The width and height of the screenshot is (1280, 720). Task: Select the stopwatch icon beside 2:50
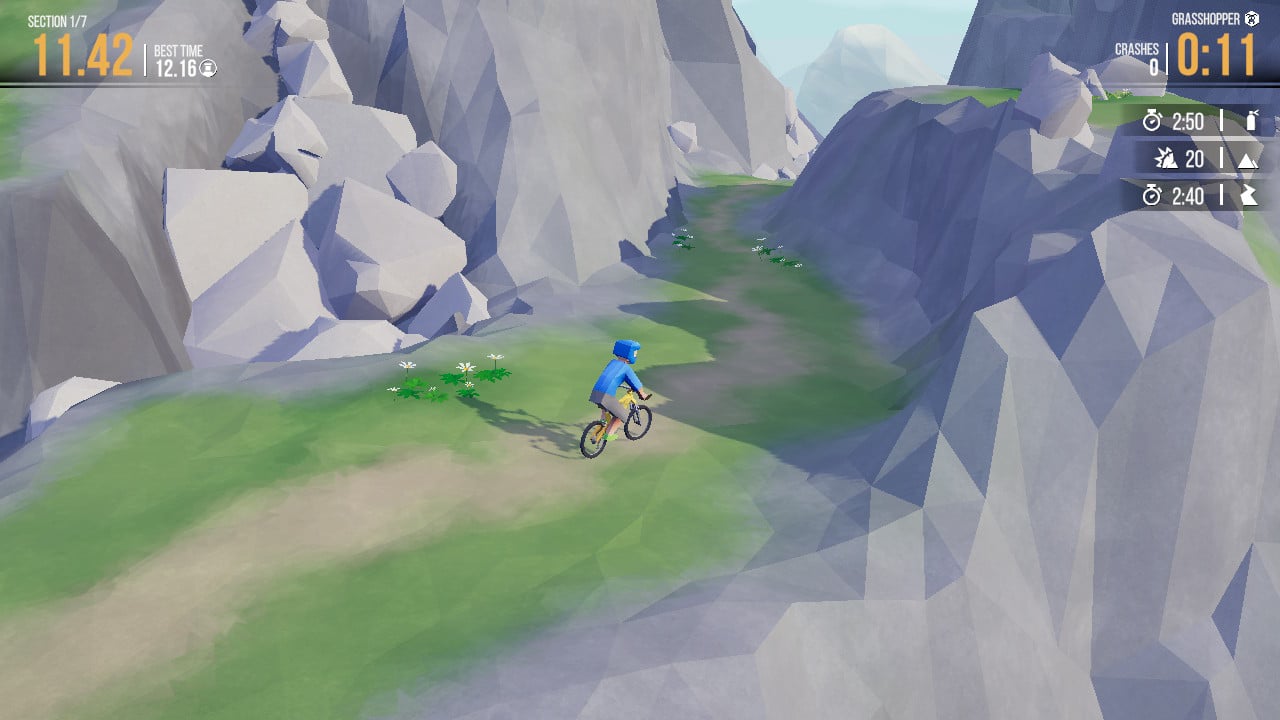(1150, 122)
